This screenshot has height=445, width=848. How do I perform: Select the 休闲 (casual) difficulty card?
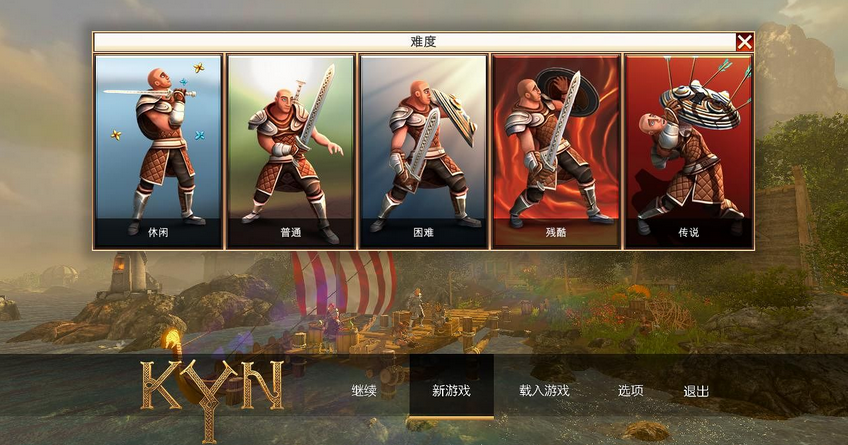(x=158, y=150)
